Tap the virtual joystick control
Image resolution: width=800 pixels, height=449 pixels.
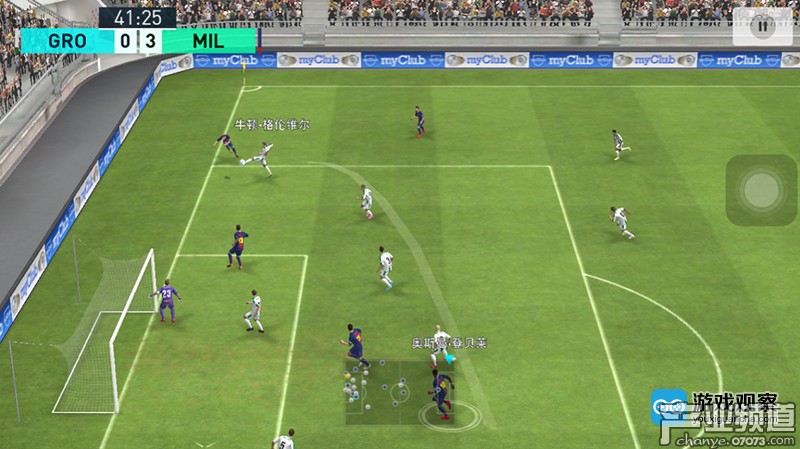[x=762, y=188]
